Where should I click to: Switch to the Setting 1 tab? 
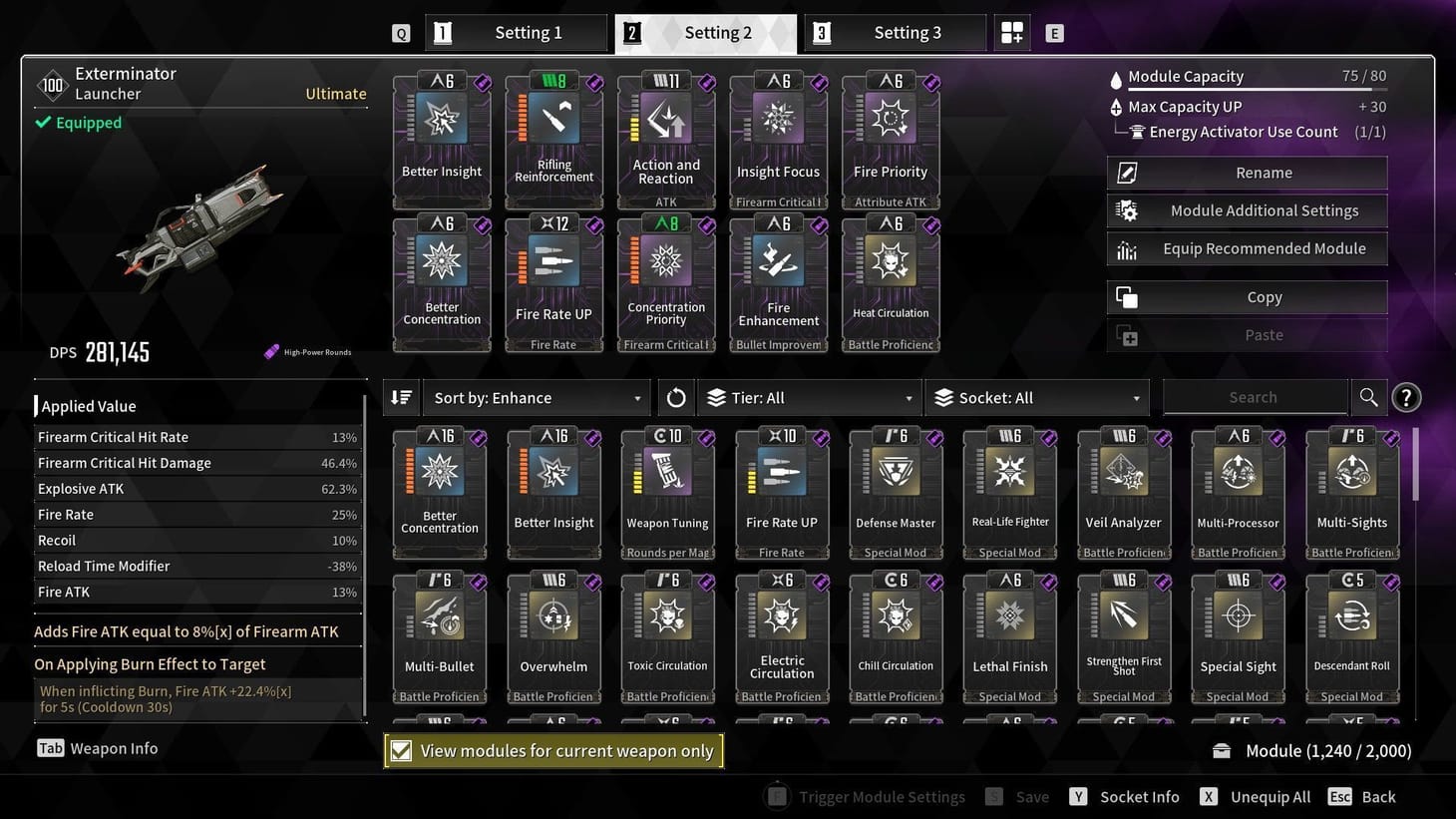point(517,32)
